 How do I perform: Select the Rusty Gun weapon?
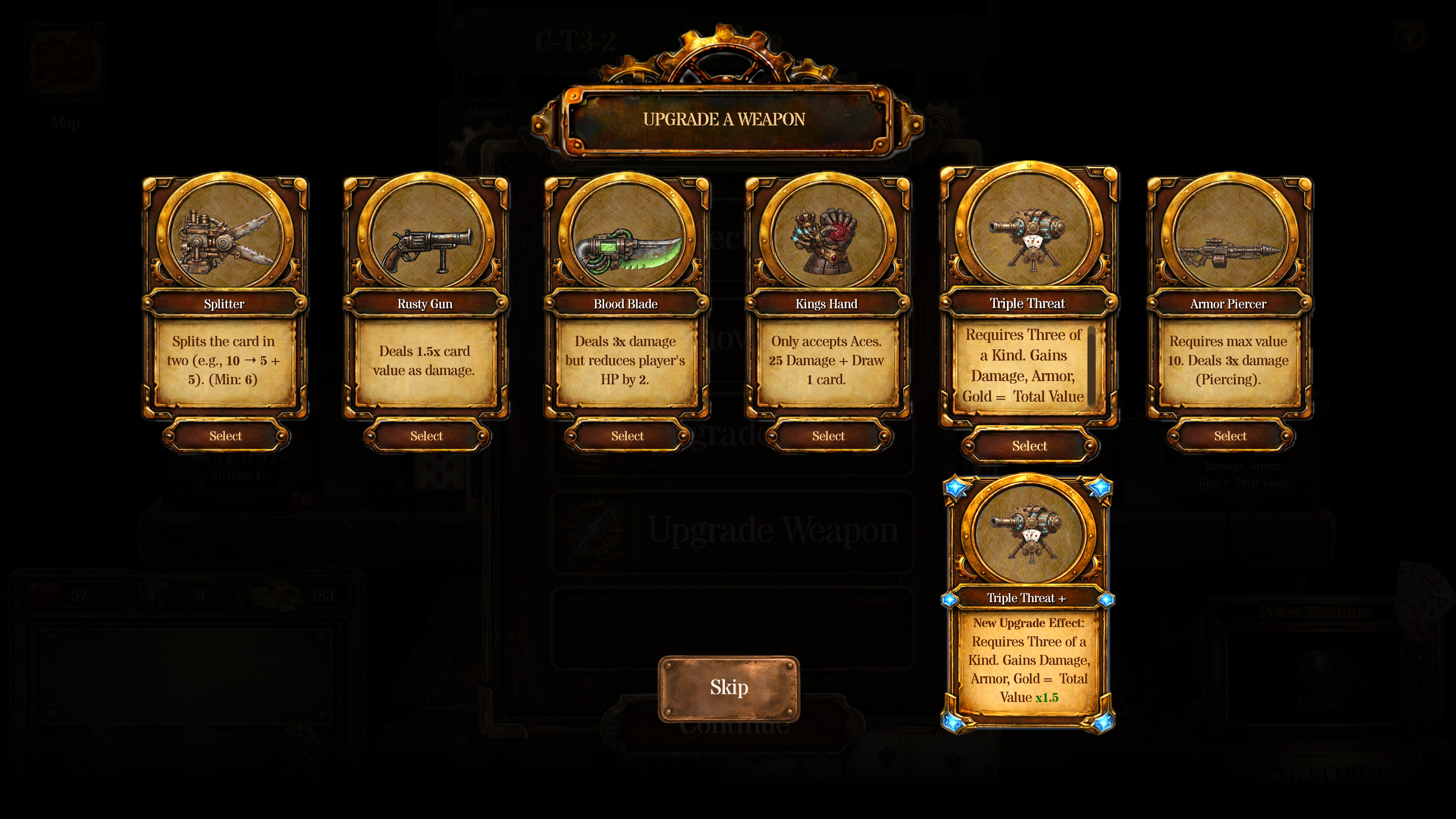(427, 436)
